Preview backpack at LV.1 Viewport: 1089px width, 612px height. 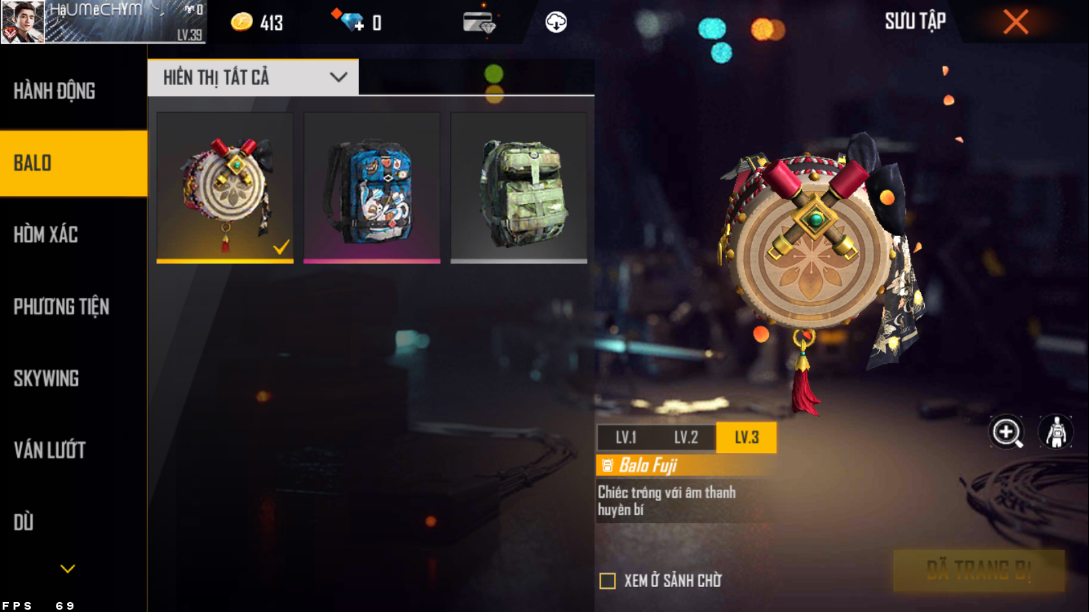(x=626, y=438)
